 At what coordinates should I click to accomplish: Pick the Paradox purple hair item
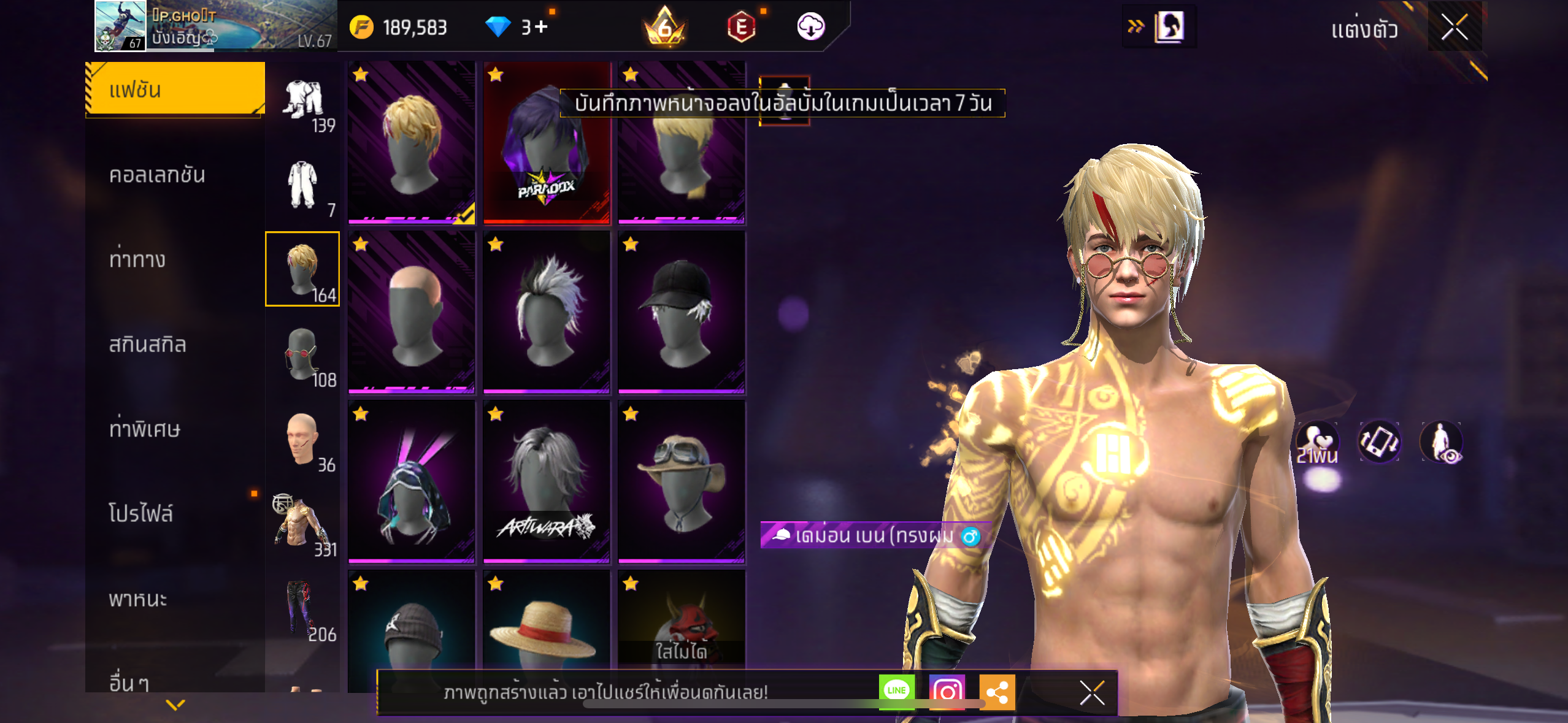[x=547, y=143]
